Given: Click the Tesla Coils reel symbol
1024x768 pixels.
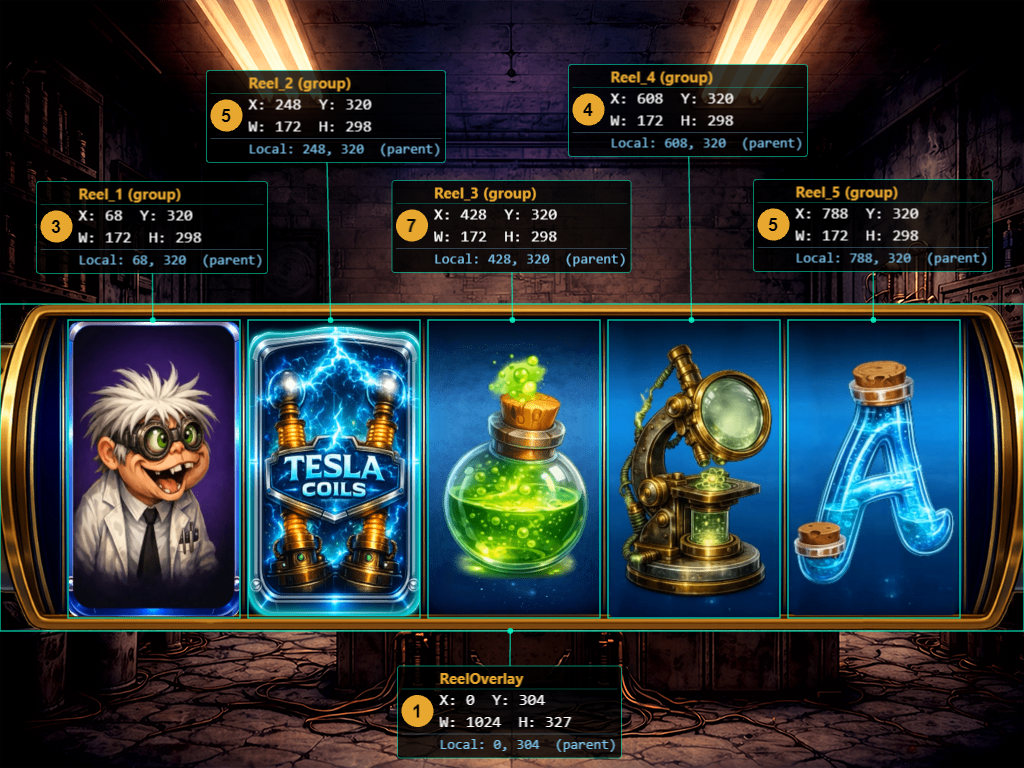Looking at the screenshot, I should click(334, 468).
